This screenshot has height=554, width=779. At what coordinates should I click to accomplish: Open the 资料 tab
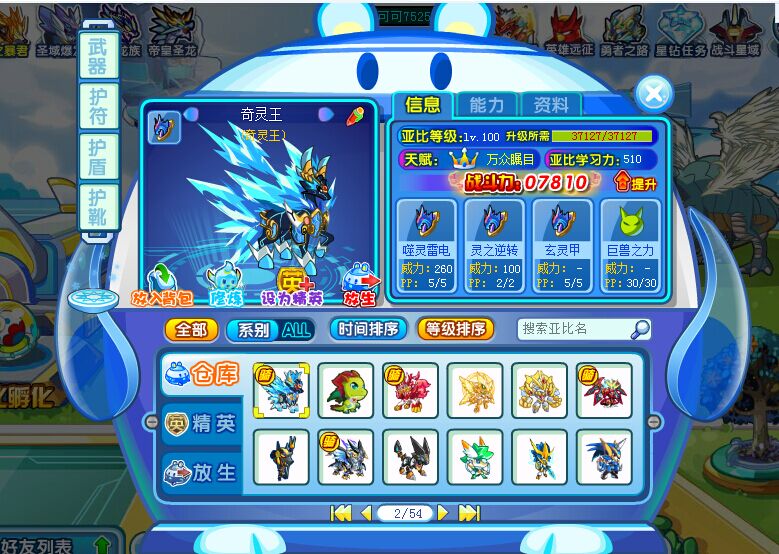pyautogui.click(x=551, y=104)
